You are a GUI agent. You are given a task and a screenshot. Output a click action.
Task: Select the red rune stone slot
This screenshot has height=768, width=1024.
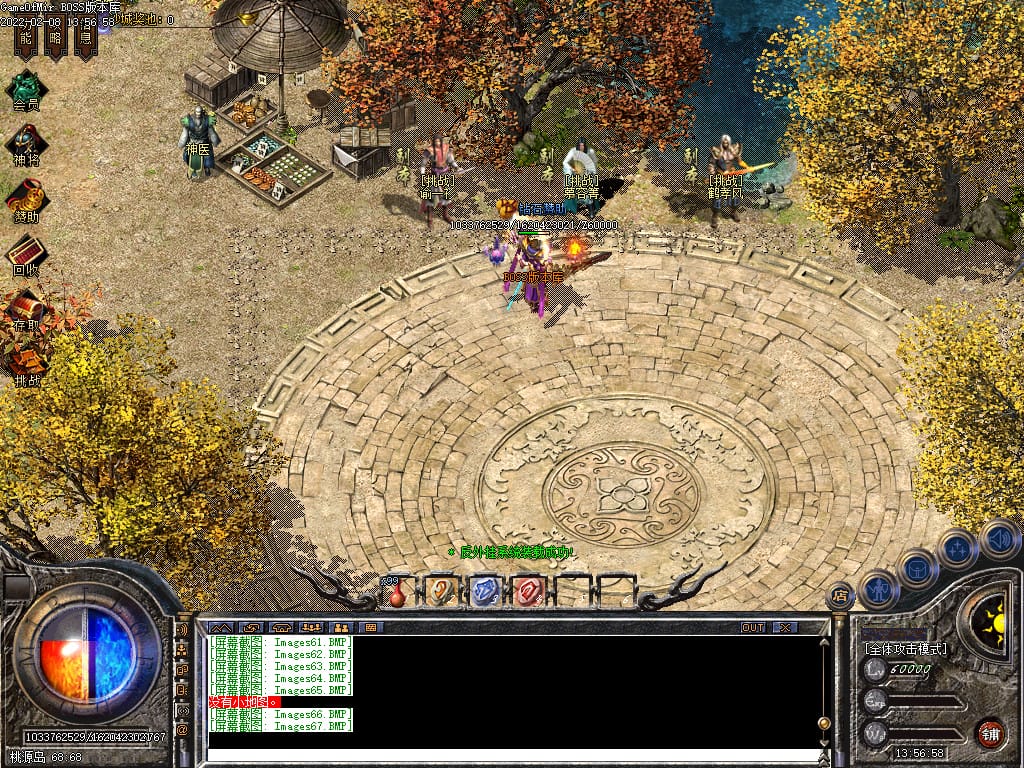(527, 591)
